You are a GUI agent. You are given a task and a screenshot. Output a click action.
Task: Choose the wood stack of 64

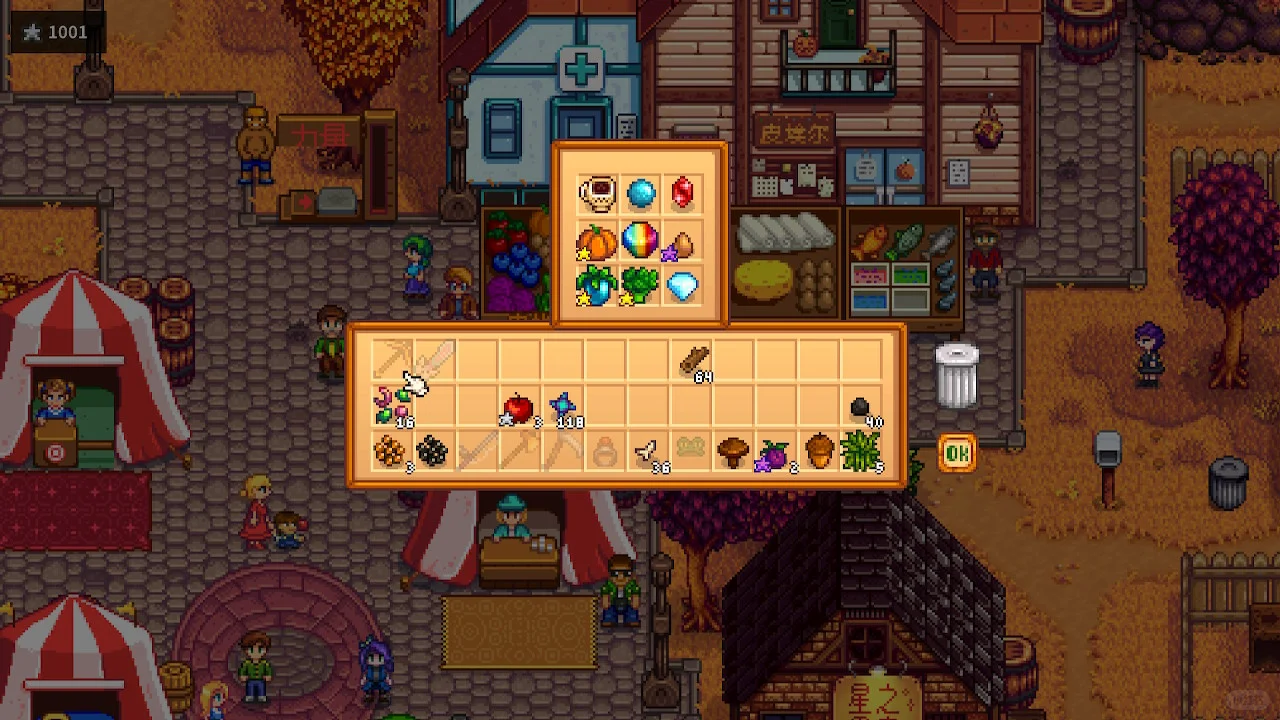pos(693,362)
